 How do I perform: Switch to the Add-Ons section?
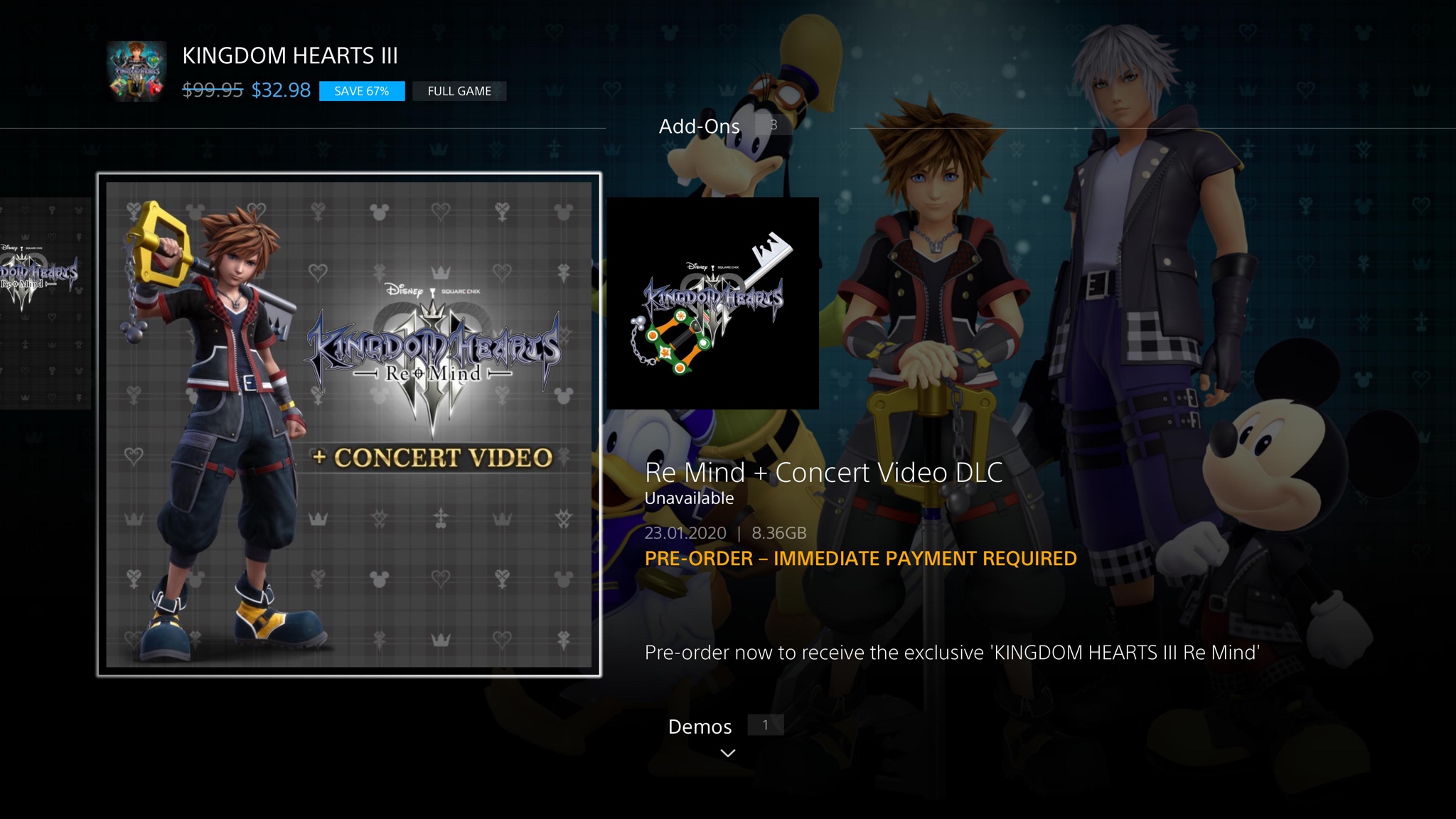699,126
